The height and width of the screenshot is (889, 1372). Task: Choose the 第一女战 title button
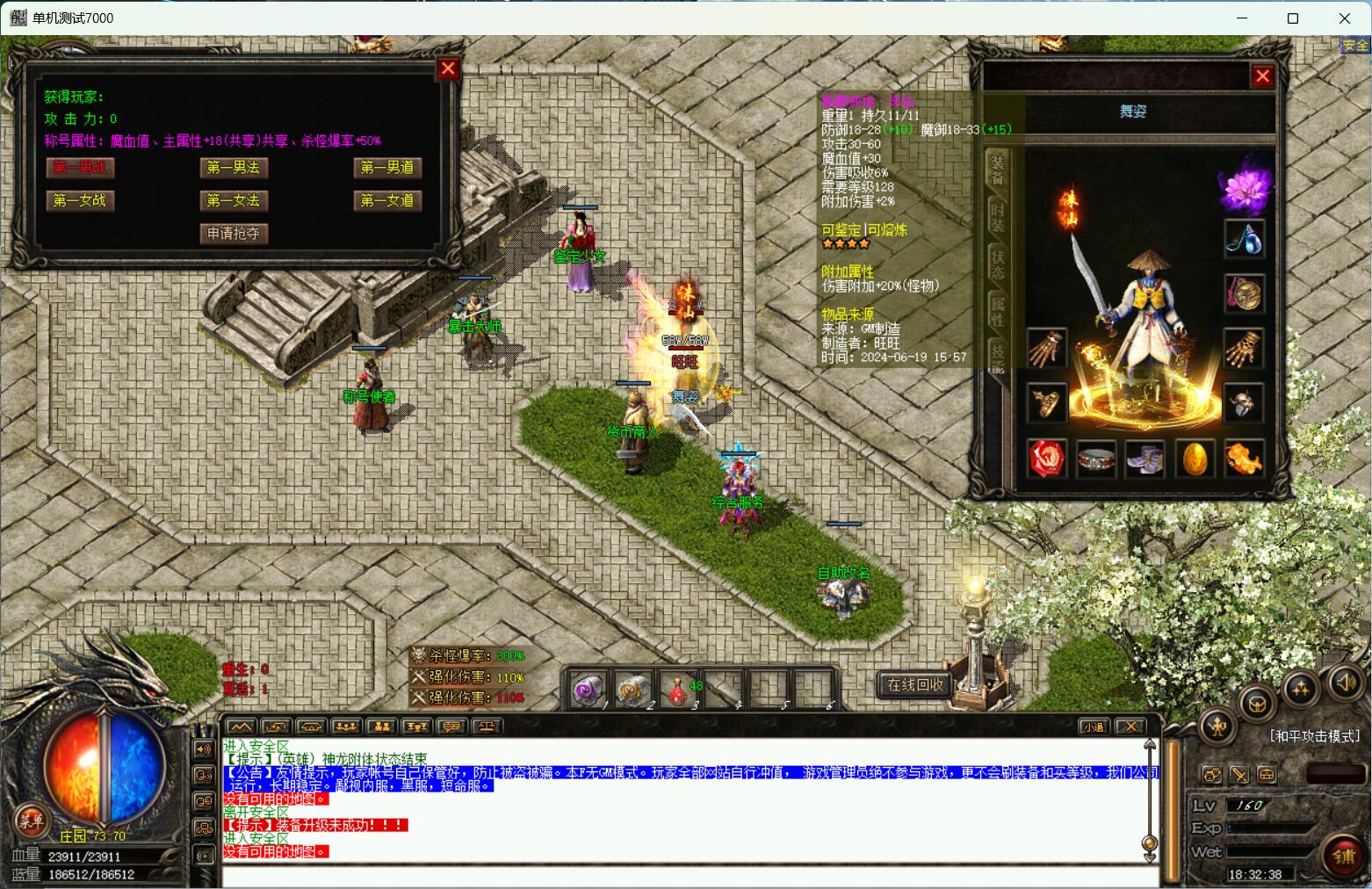[80, 200]
